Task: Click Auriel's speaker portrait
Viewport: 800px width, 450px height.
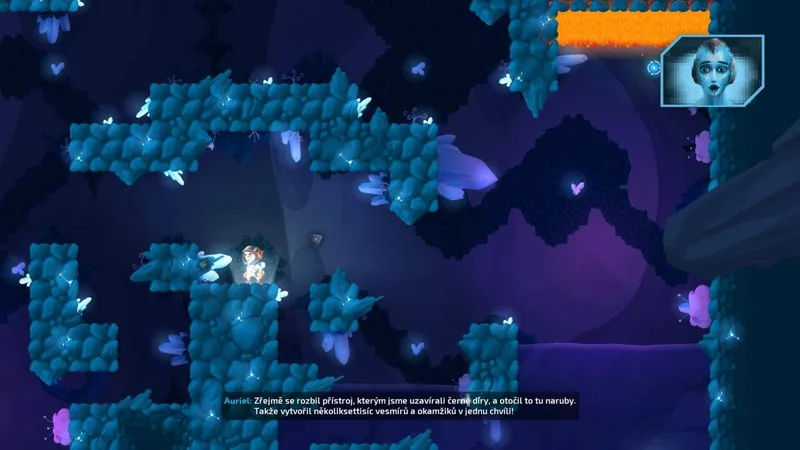Action: coord(711,70)
